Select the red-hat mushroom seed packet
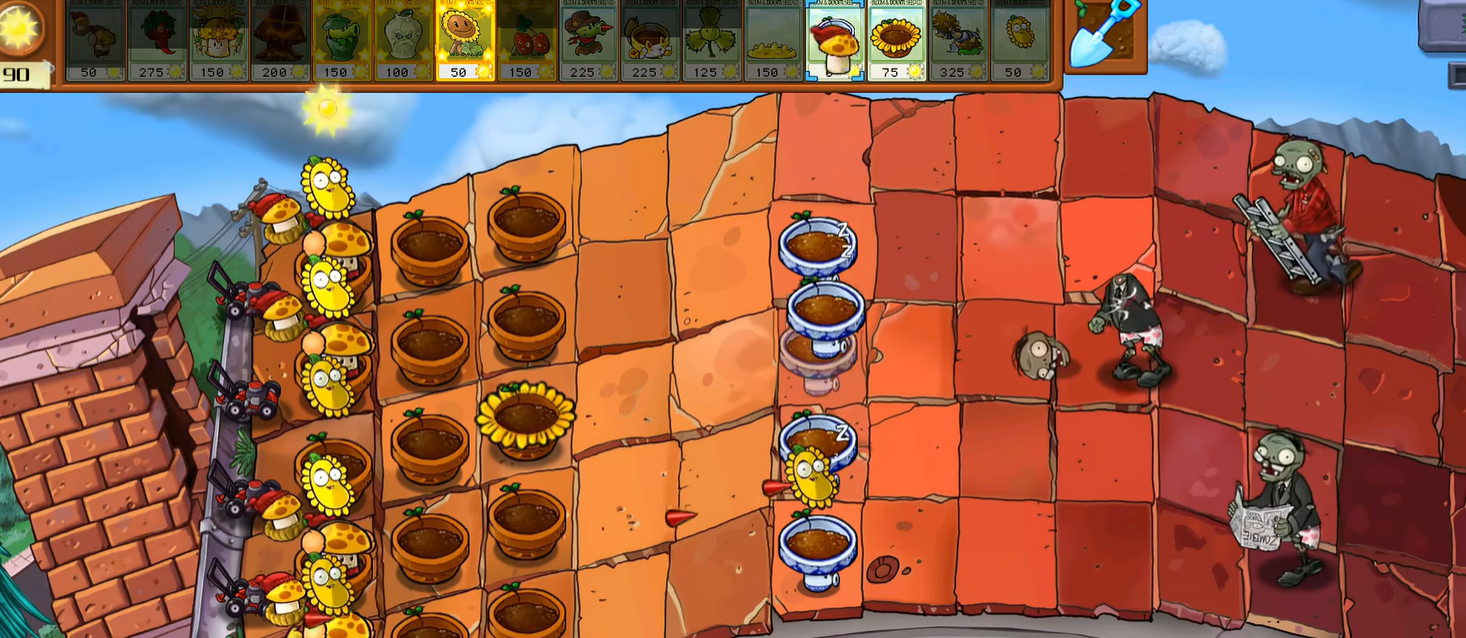This screenshot has width=1466, height=638. tap(836, 40)
